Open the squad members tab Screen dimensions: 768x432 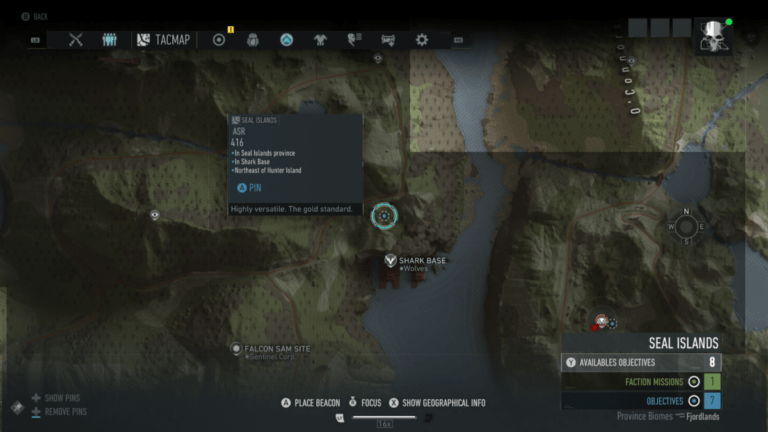[110, 40]
